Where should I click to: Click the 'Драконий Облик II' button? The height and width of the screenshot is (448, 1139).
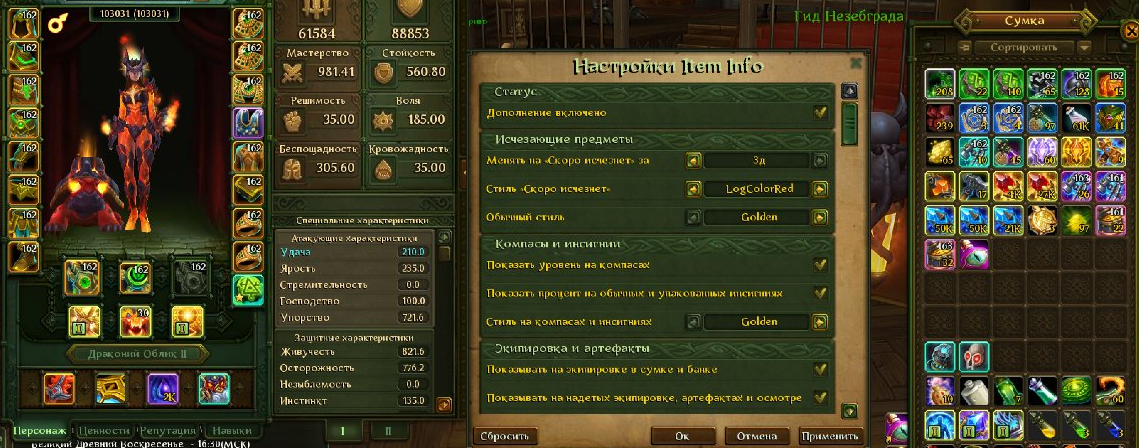tap(135, 353)
